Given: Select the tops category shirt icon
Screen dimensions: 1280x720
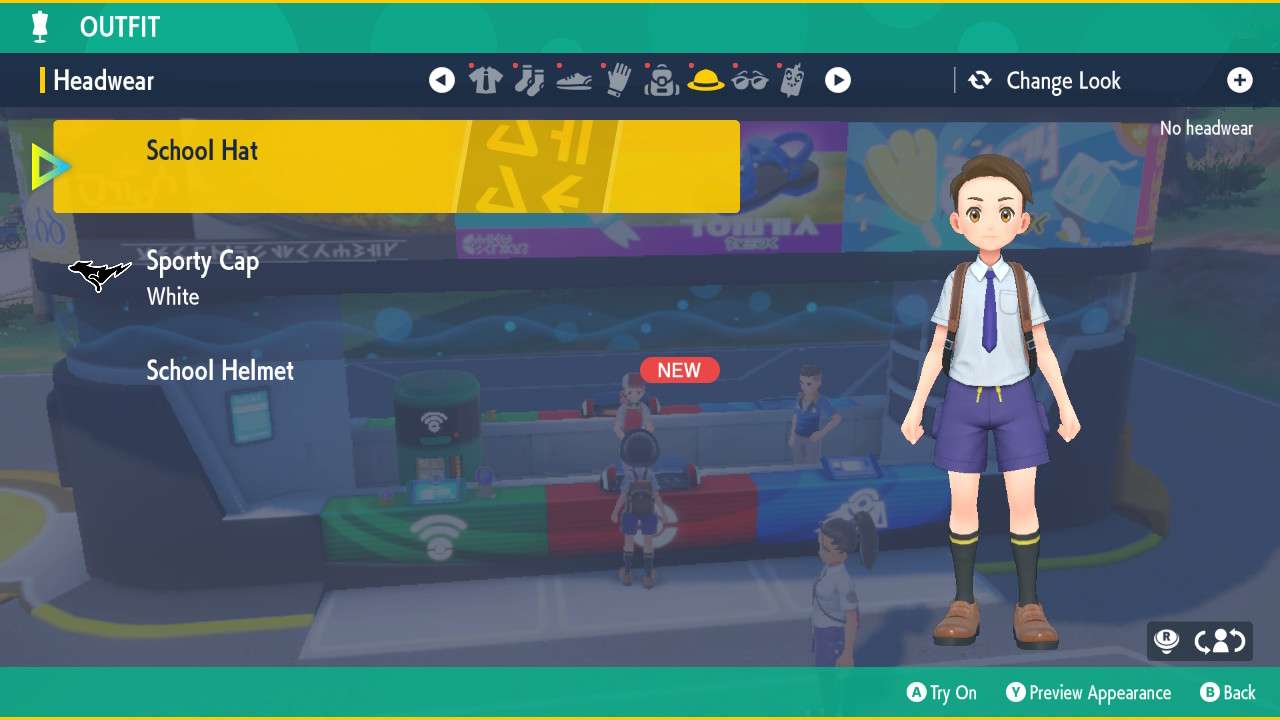Looking at the screenshot, I should pyautogui.click(x=485, y=80).
